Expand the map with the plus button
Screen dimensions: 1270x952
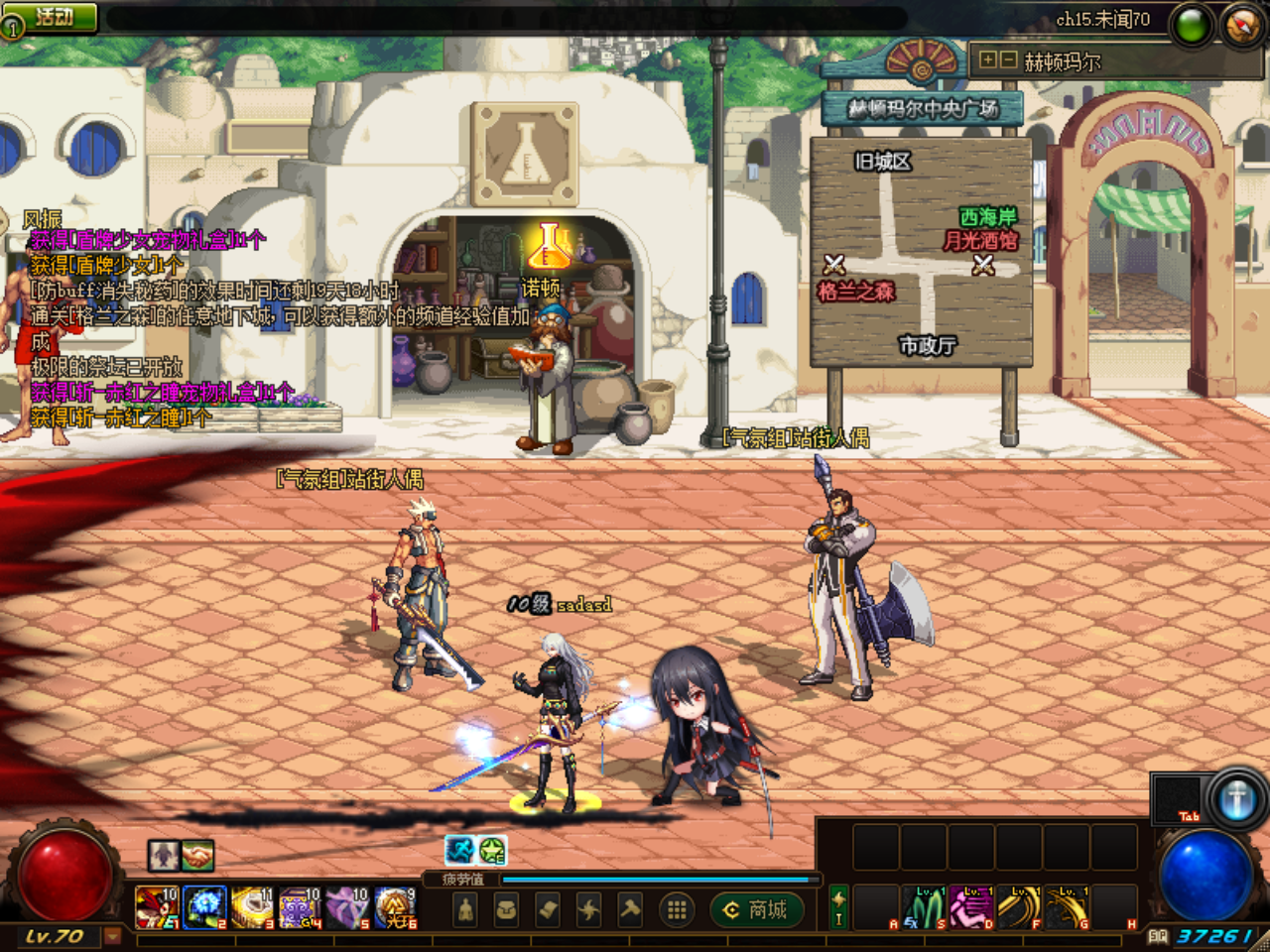pyautogui.click(x=988, y=59)
